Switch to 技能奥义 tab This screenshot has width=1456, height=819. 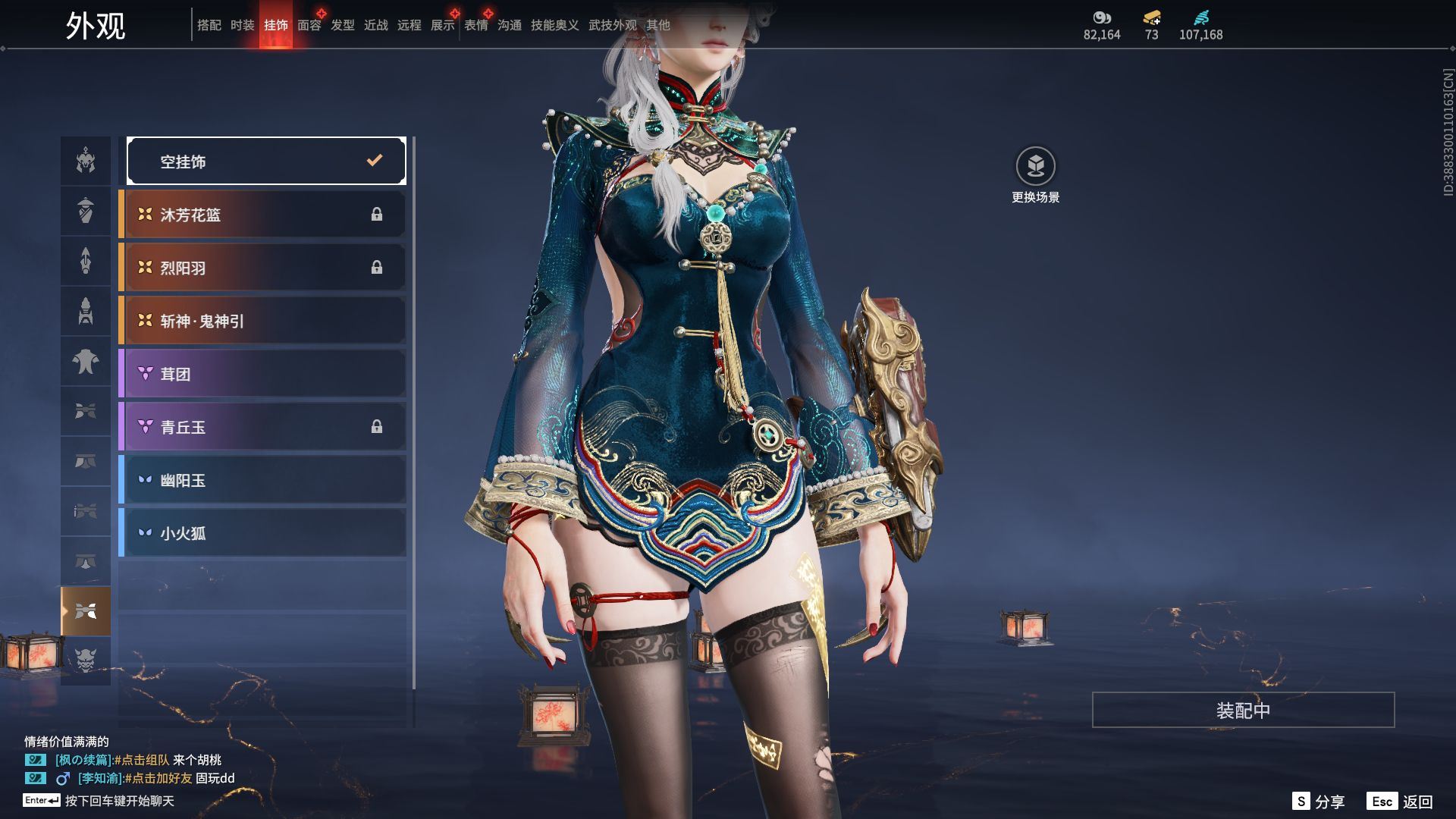point(554,25)
